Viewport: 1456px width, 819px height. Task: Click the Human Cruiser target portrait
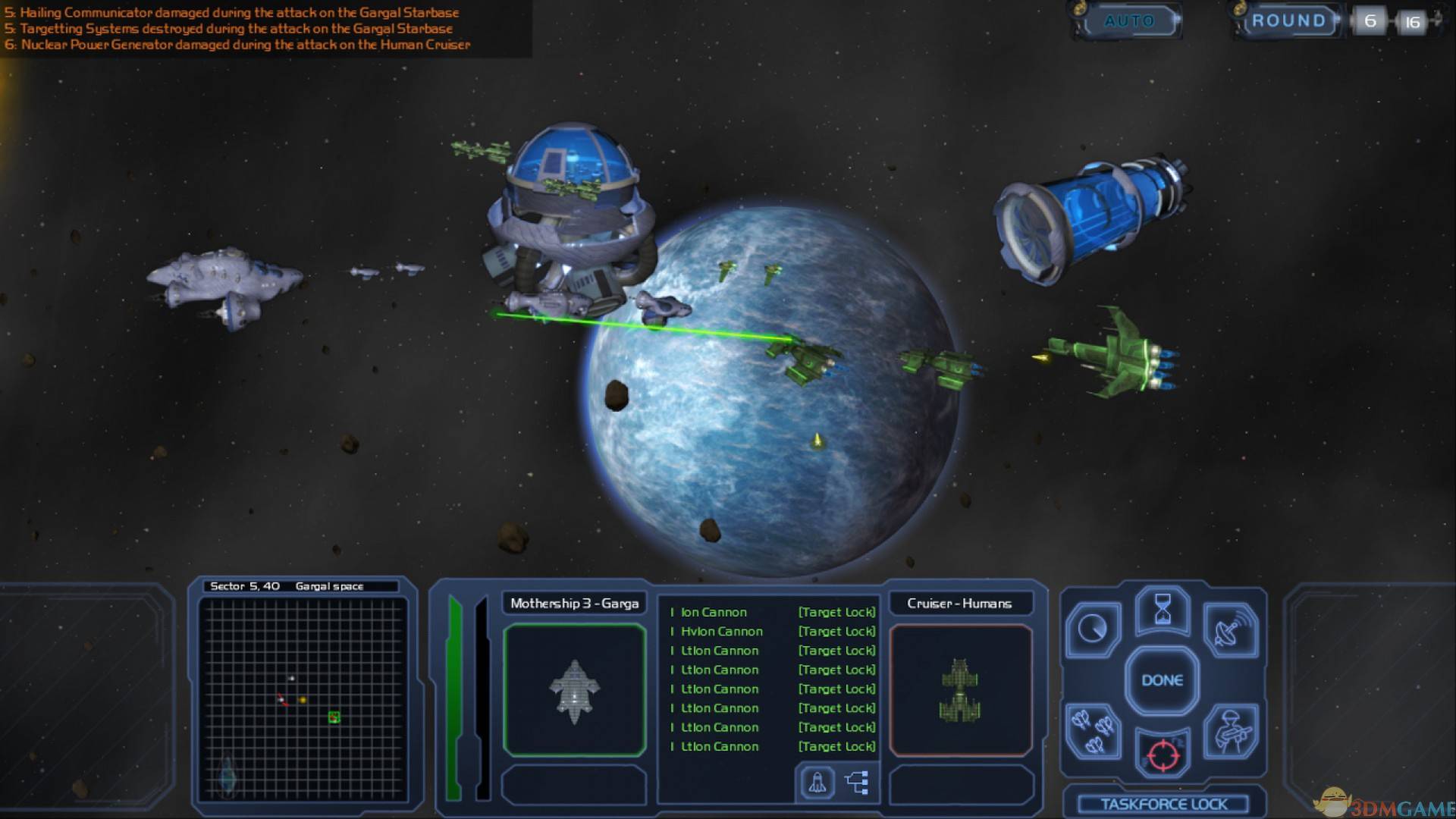pos(960,690)
